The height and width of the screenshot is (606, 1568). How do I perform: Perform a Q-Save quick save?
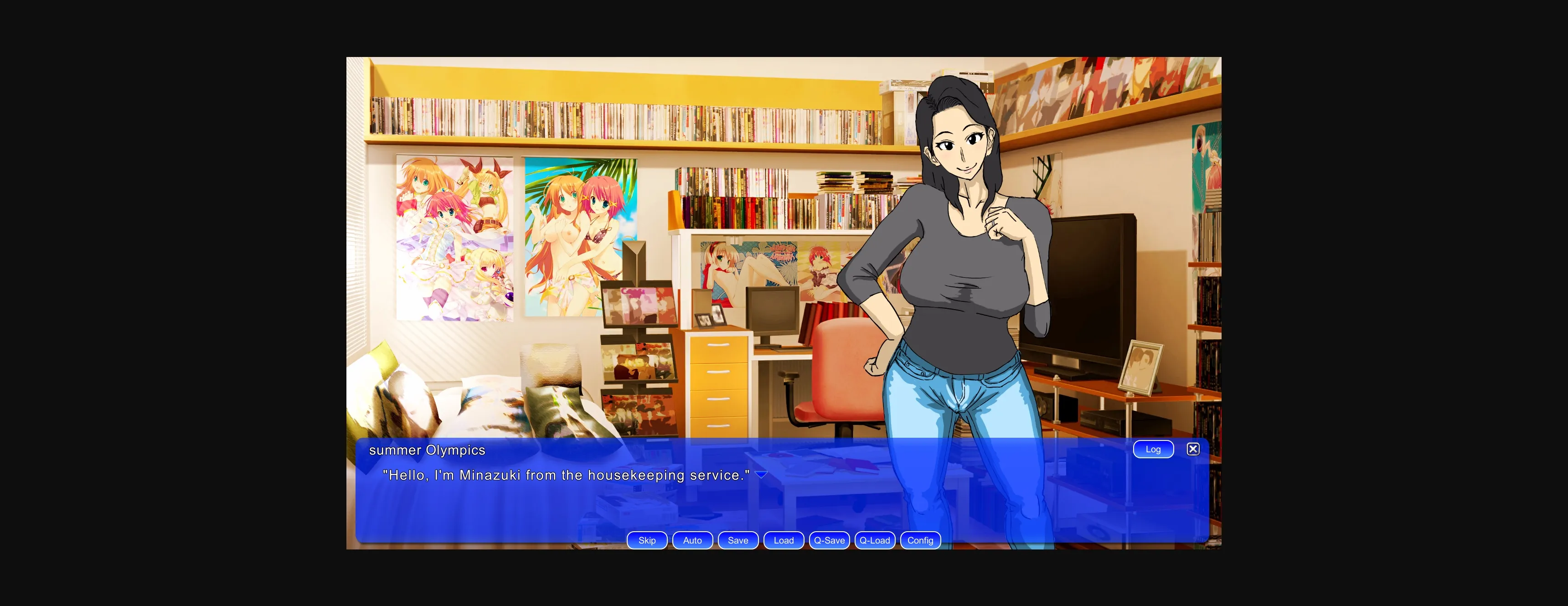829,540
